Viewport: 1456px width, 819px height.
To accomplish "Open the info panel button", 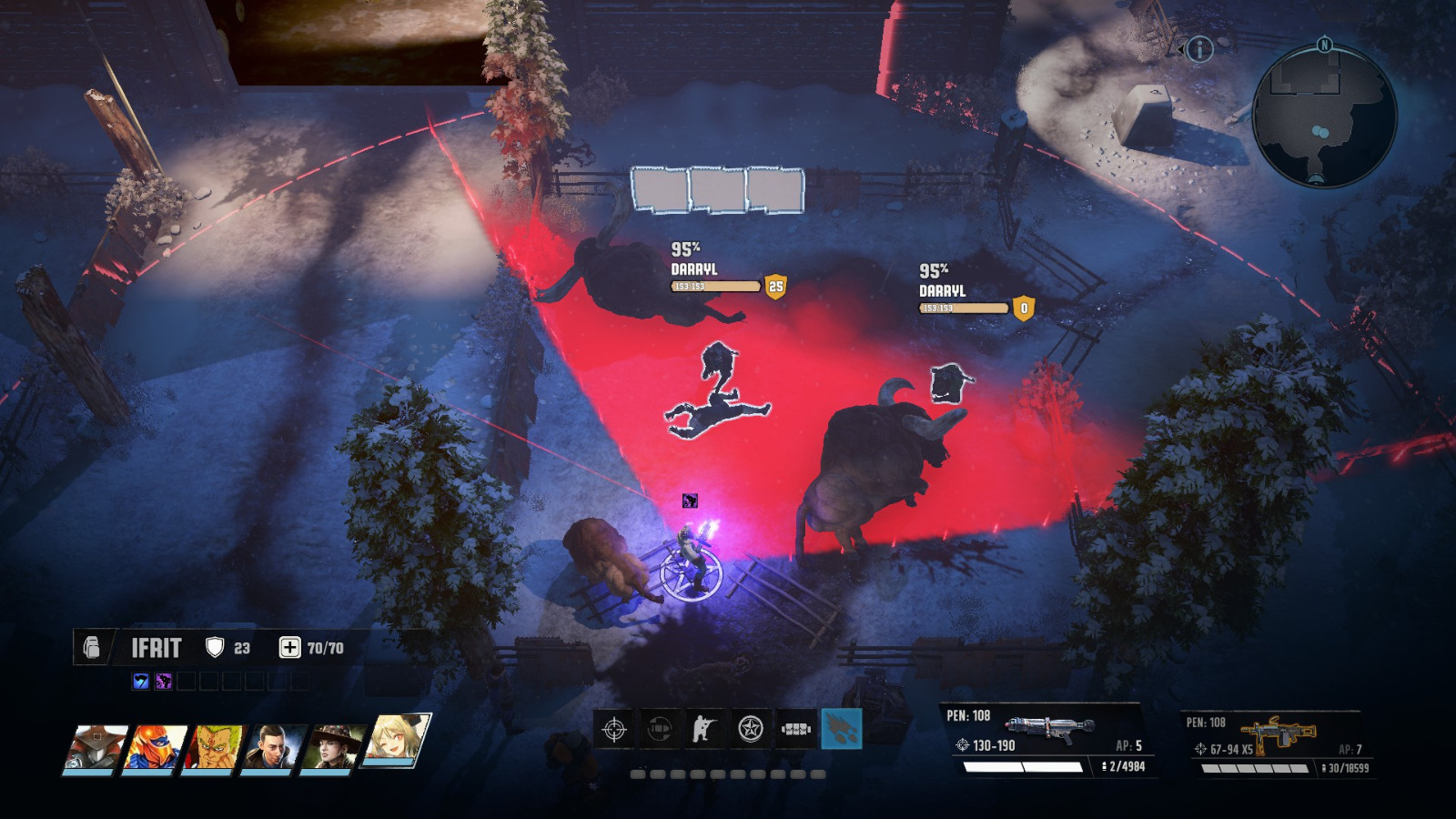I will click(x=1199, y=49).
